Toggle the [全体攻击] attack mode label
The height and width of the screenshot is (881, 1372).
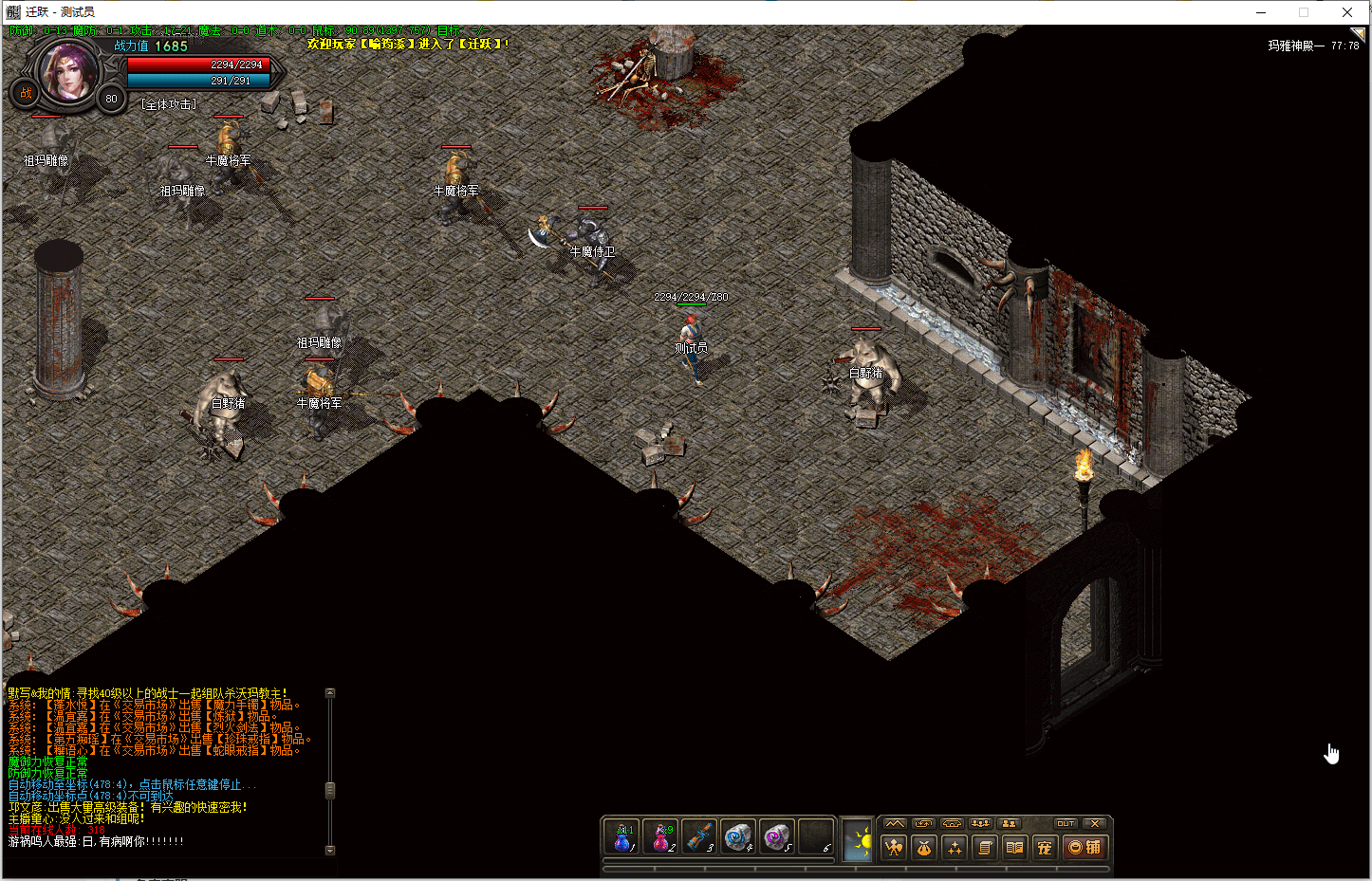(x=169, y=104)
